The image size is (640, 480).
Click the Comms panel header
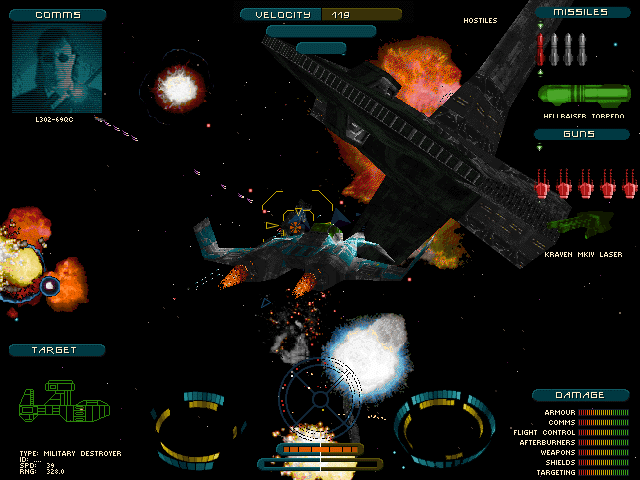(x=58, y=15)
